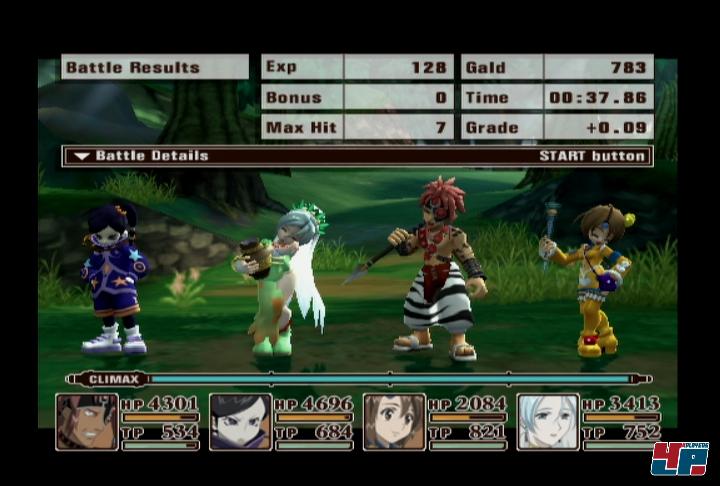Screen dimensions: 720x486
Task: Choose the dark-haired character portrait
Action: pos(240,421)
